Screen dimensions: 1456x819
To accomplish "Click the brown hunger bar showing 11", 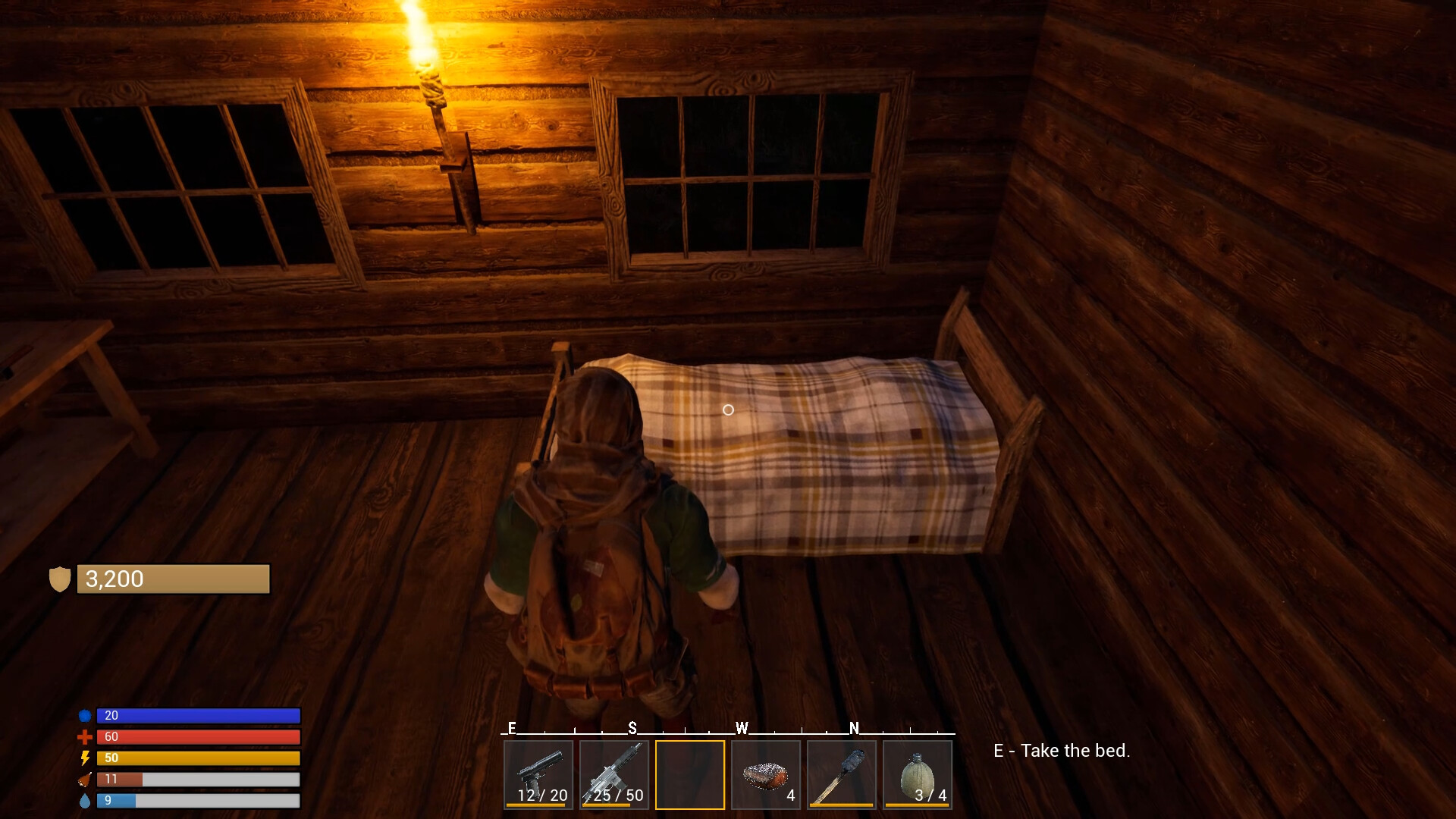I will click(197, 779).
